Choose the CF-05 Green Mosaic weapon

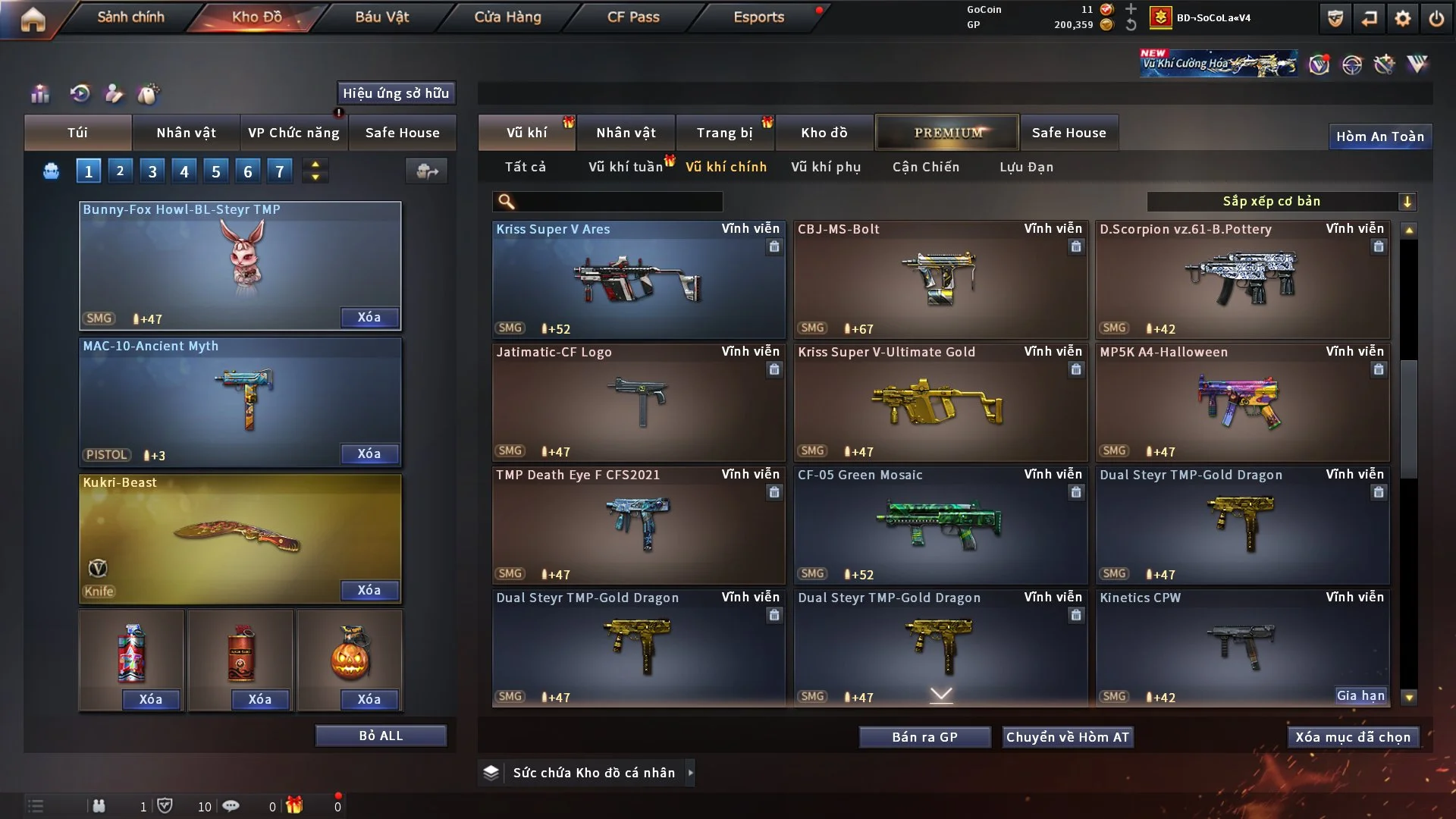click(940, 525)
